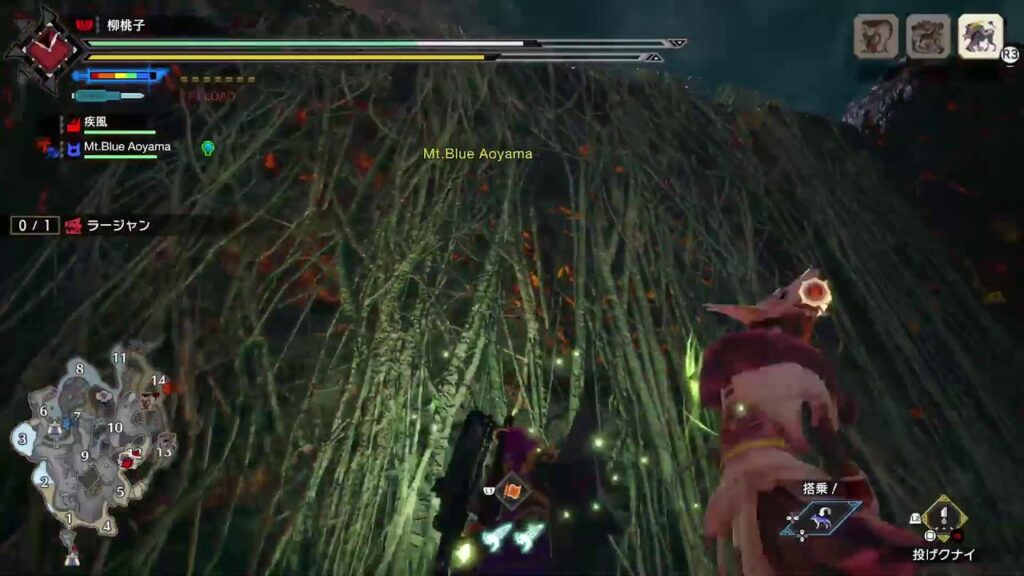The height and width of the screenshot is (576, 1024).
Task: Click the green buddy status icon
Action: 208,148
